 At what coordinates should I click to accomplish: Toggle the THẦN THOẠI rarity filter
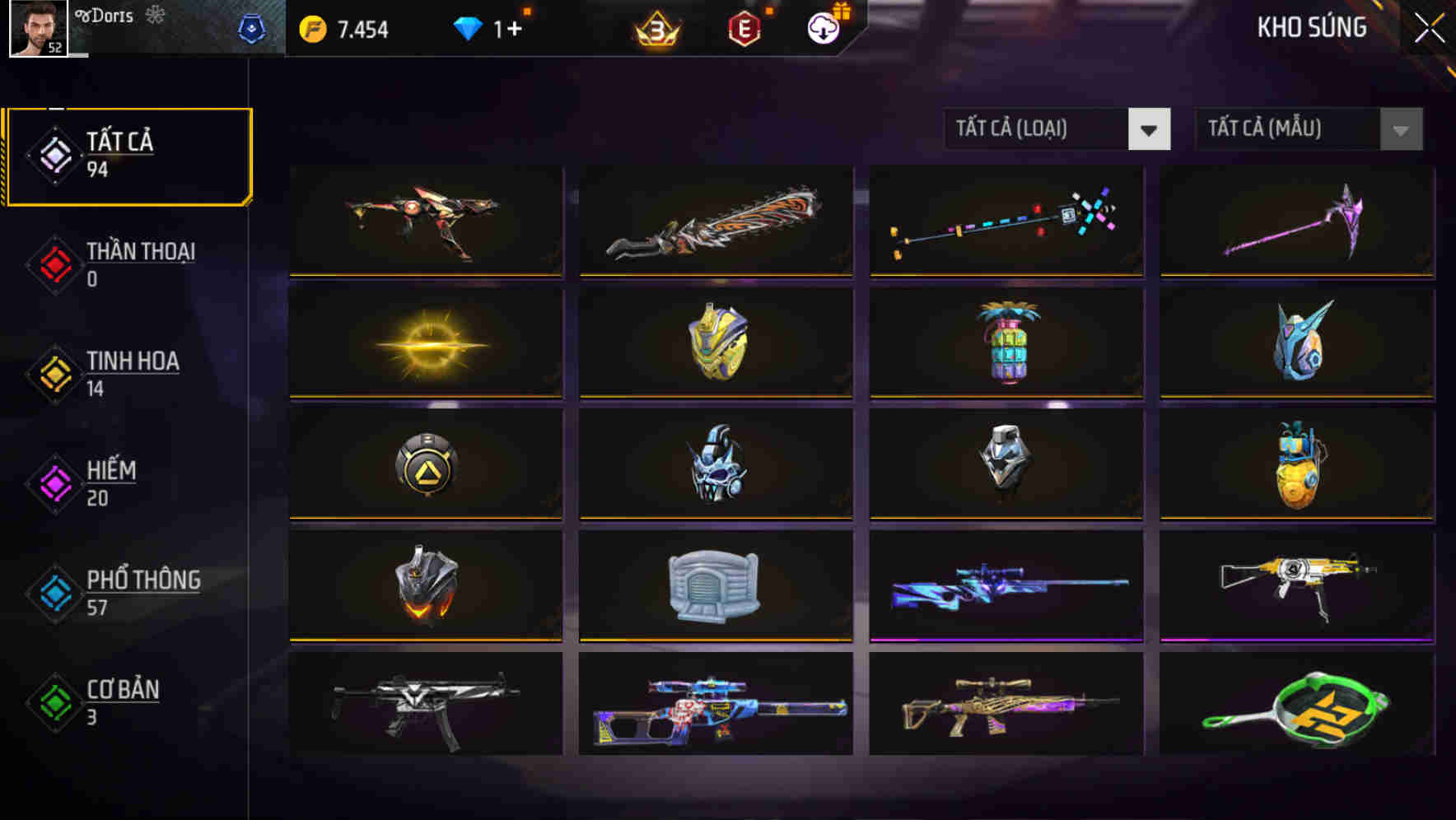point(138,263)
